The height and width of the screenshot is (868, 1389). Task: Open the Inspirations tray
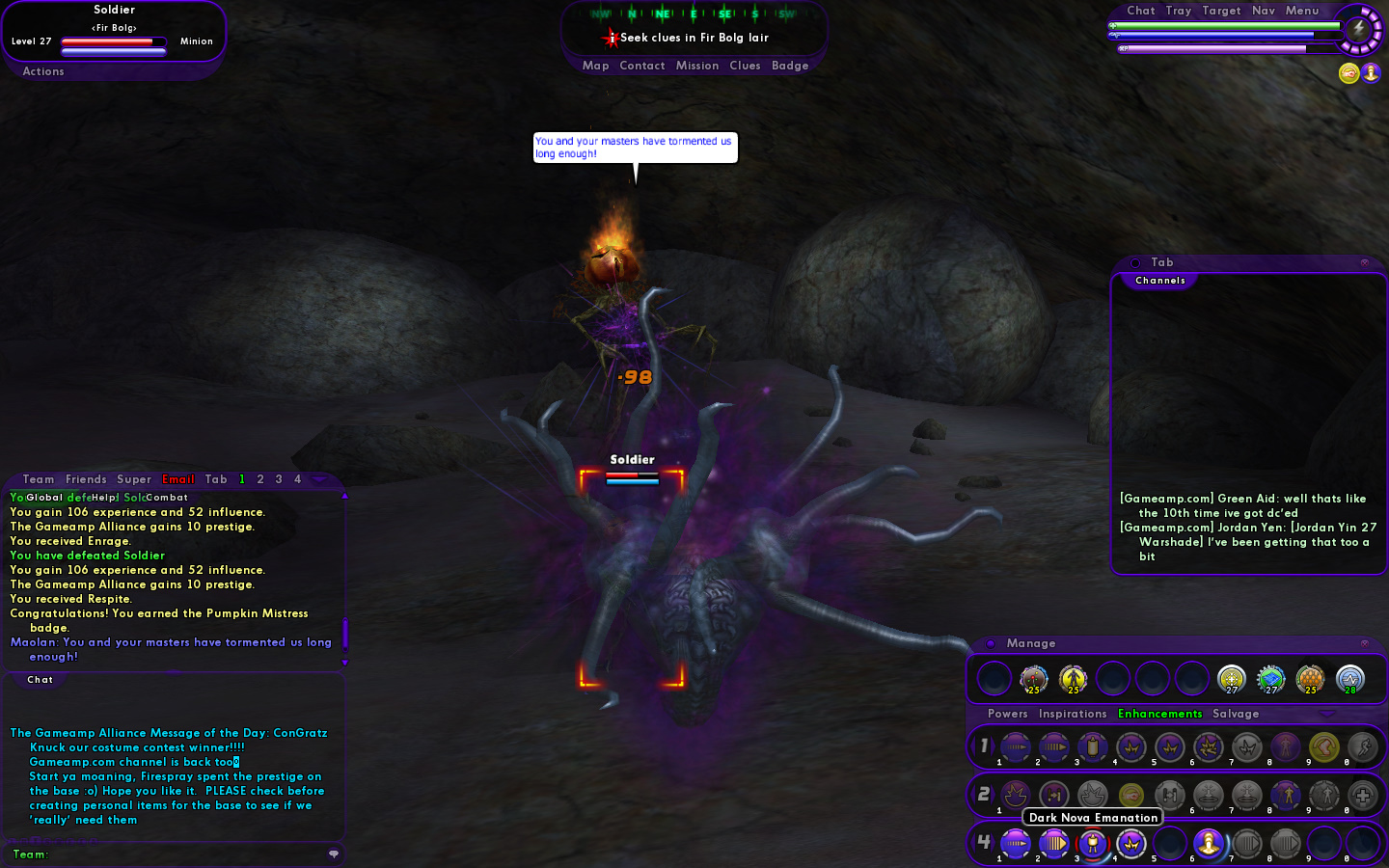click(x=1073, y=714)
